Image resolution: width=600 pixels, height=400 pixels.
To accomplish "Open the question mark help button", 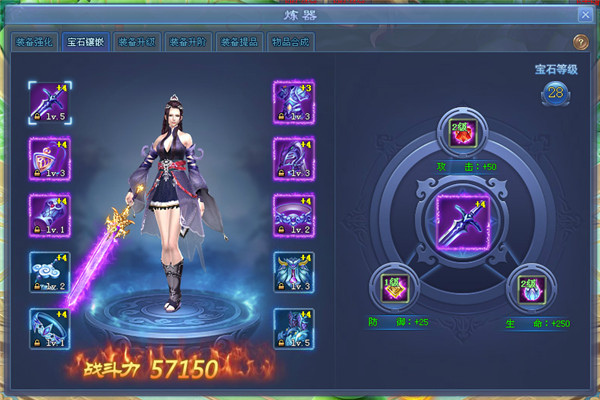I will [x=579, y=42].
